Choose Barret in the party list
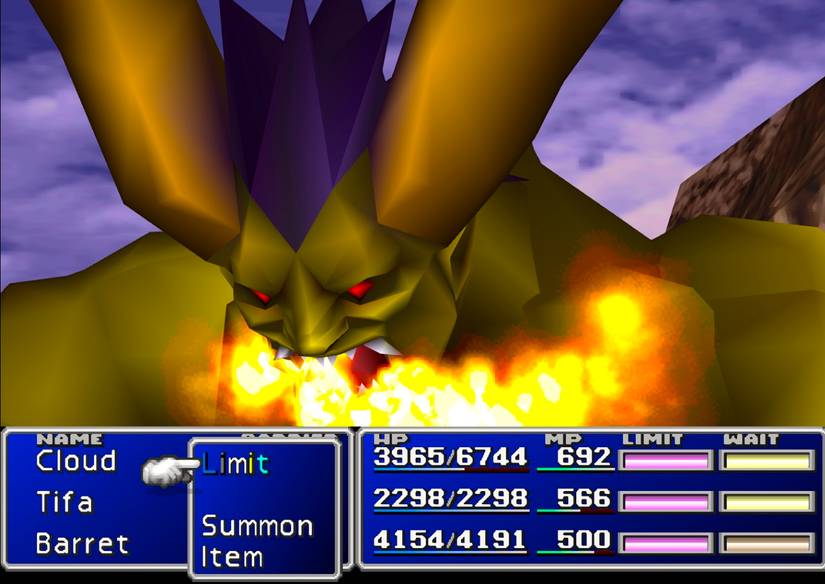 tap(82, 544)
